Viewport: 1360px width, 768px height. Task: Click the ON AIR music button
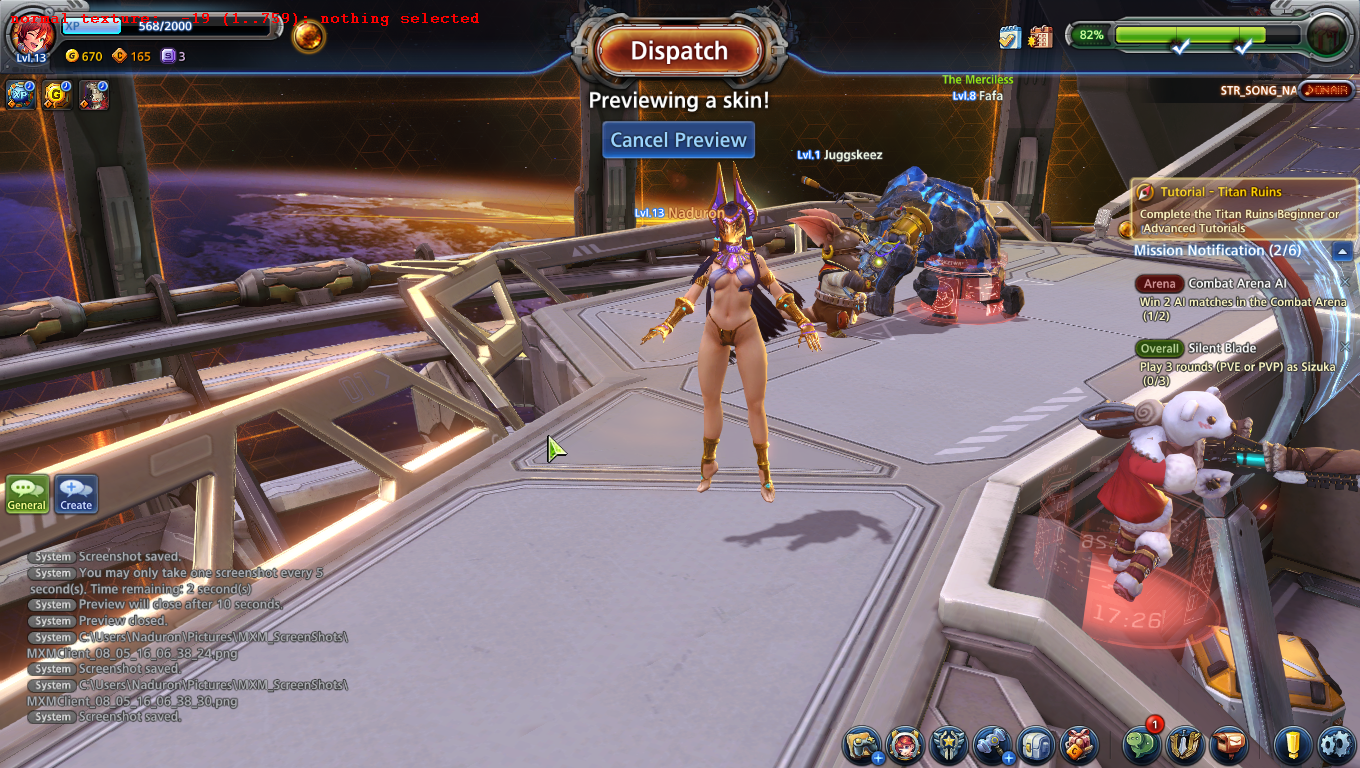point(1326,91)
